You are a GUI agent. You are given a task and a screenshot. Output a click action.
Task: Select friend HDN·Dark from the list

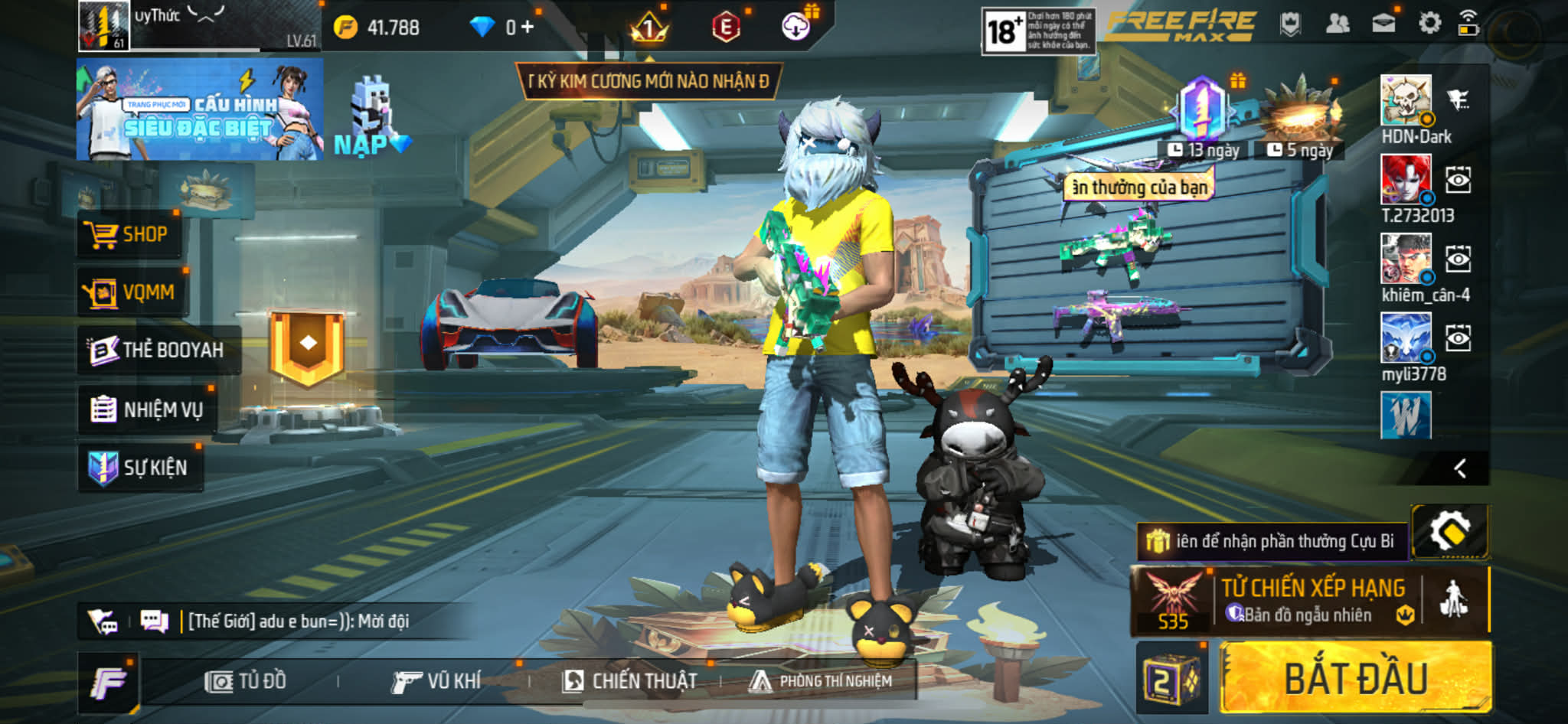(x=1406, y=101)
